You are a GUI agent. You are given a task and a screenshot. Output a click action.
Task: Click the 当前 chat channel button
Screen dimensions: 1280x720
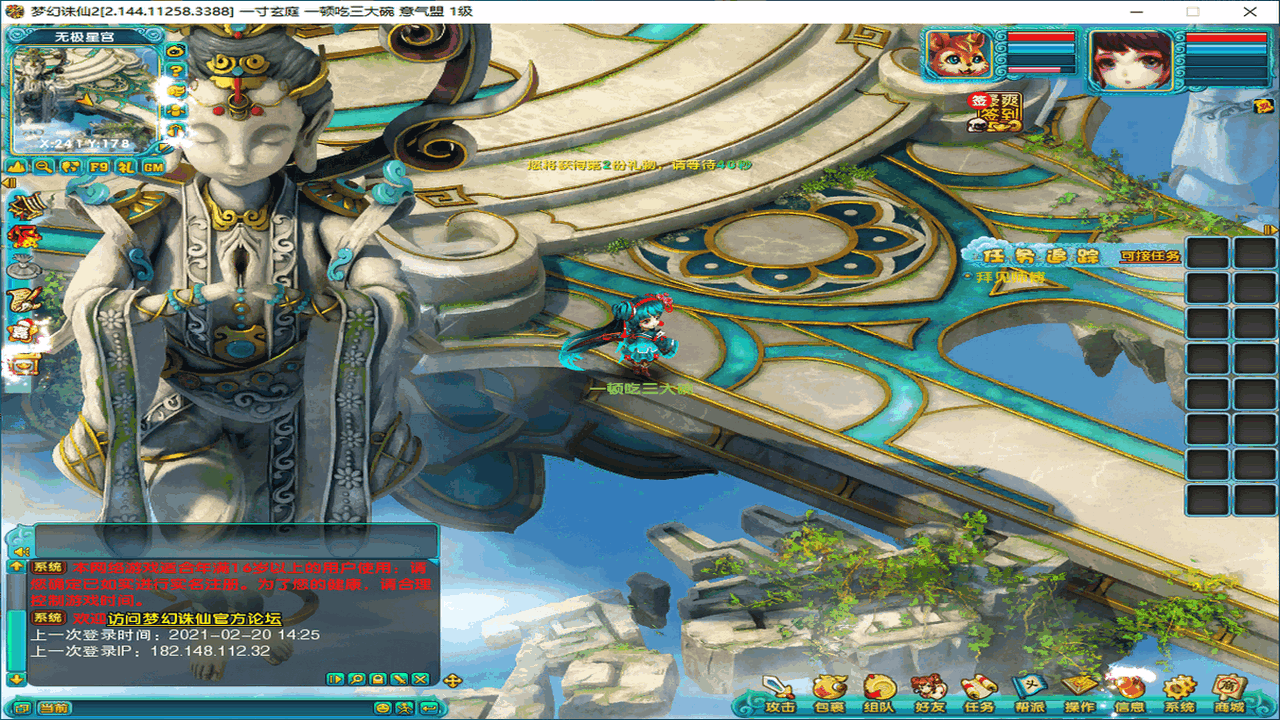(55, 708)
